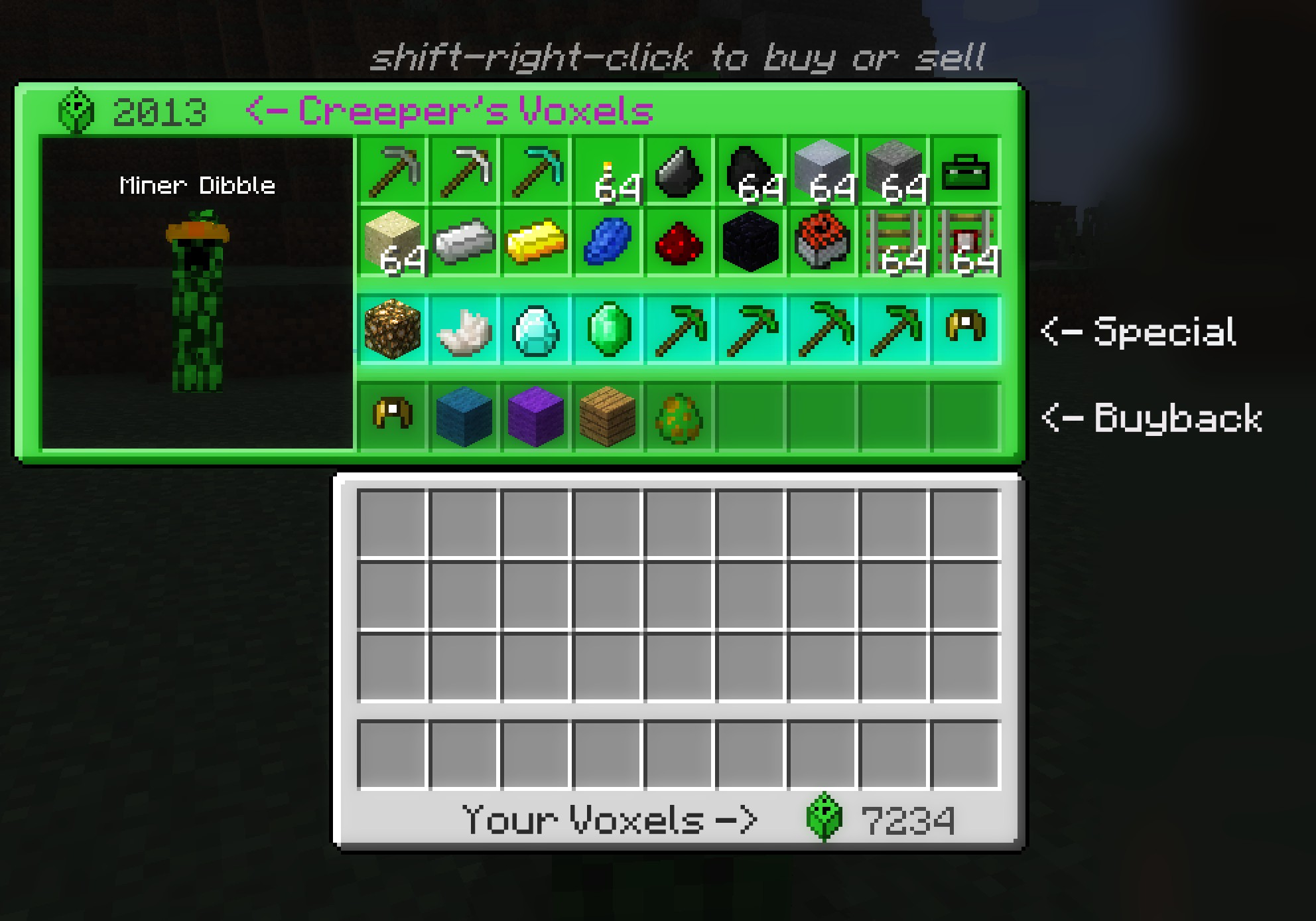The width and height of the screenshot is (1316, 921).
Task: Choose the powered rail stack
Action: (x=965, y=242)
